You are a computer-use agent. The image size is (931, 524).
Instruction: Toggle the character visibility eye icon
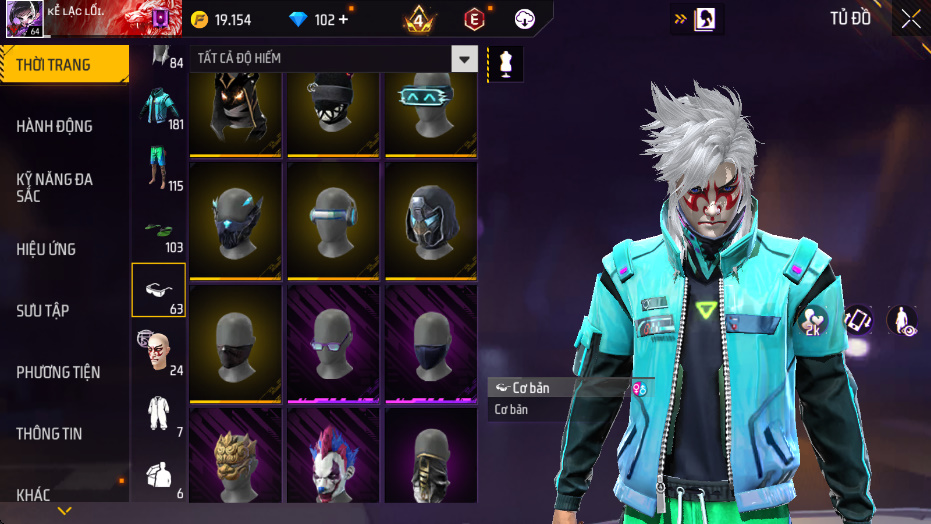pos(902,320)
